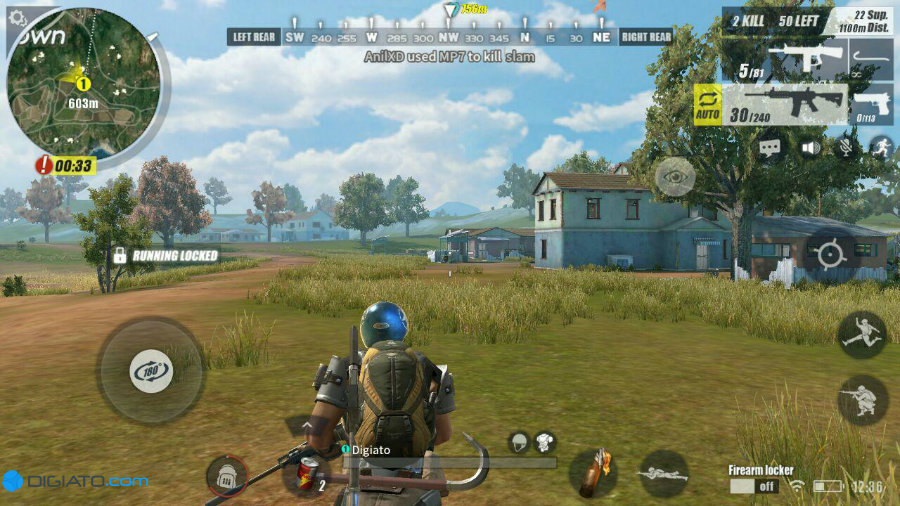The image size is (900, 506).
Task: Unmute the microphone
Action: click(x=846, y=147)
